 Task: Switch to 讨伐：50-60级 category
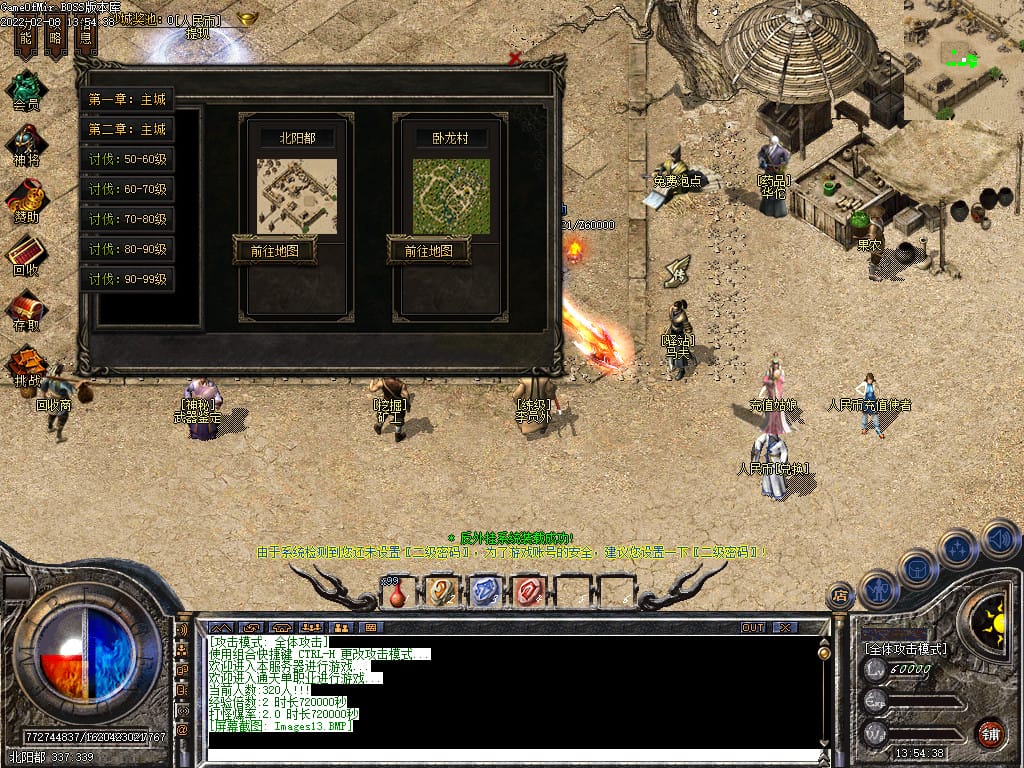(x=127, y=159)
